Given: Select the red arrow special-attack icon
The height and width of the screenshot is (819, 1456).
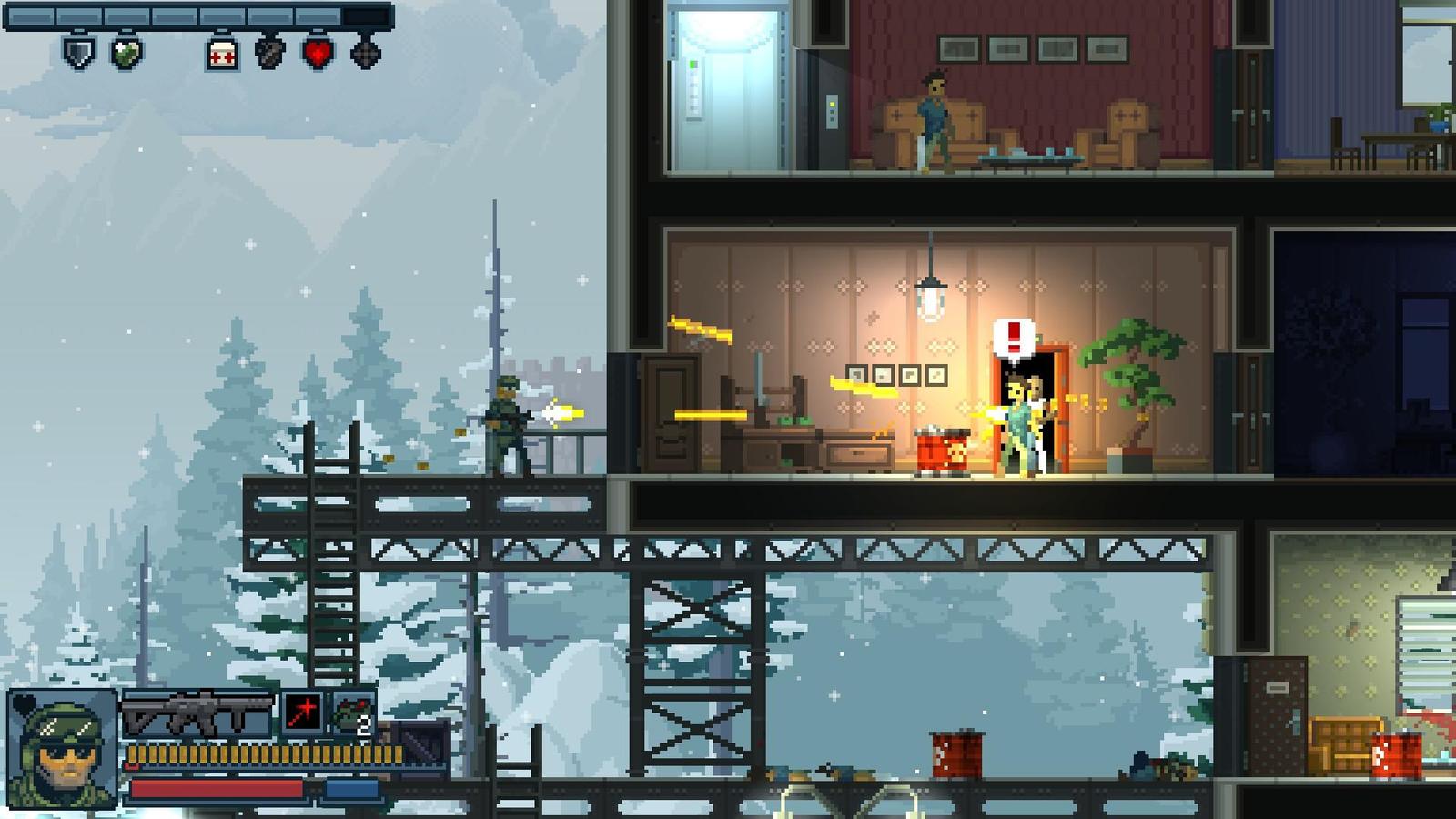Looking at the screenshot, I should pos(303,712).
